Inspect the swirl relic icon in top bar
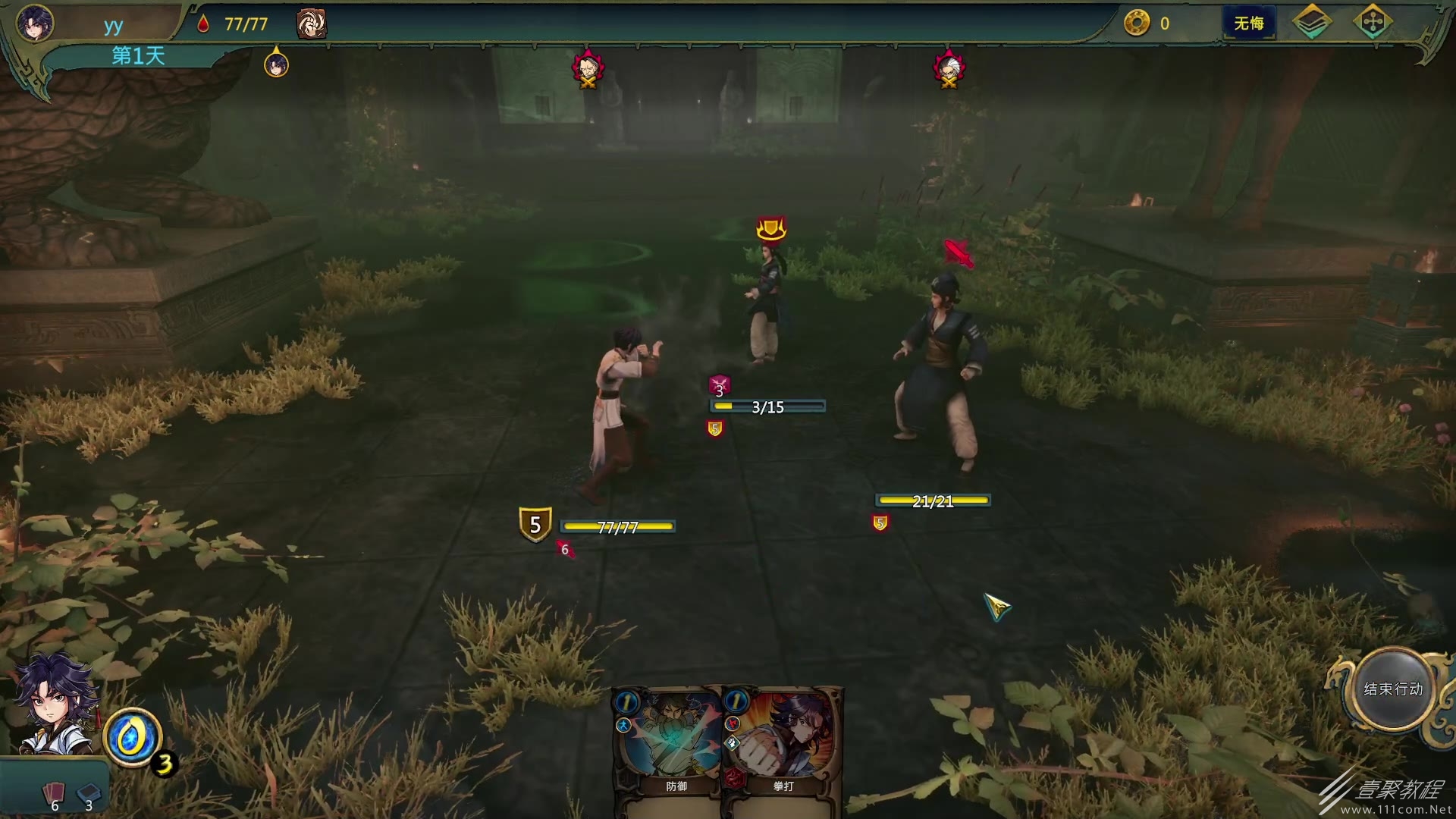The height and width of the screenshot is (819, 1456). tap(311, 24)
